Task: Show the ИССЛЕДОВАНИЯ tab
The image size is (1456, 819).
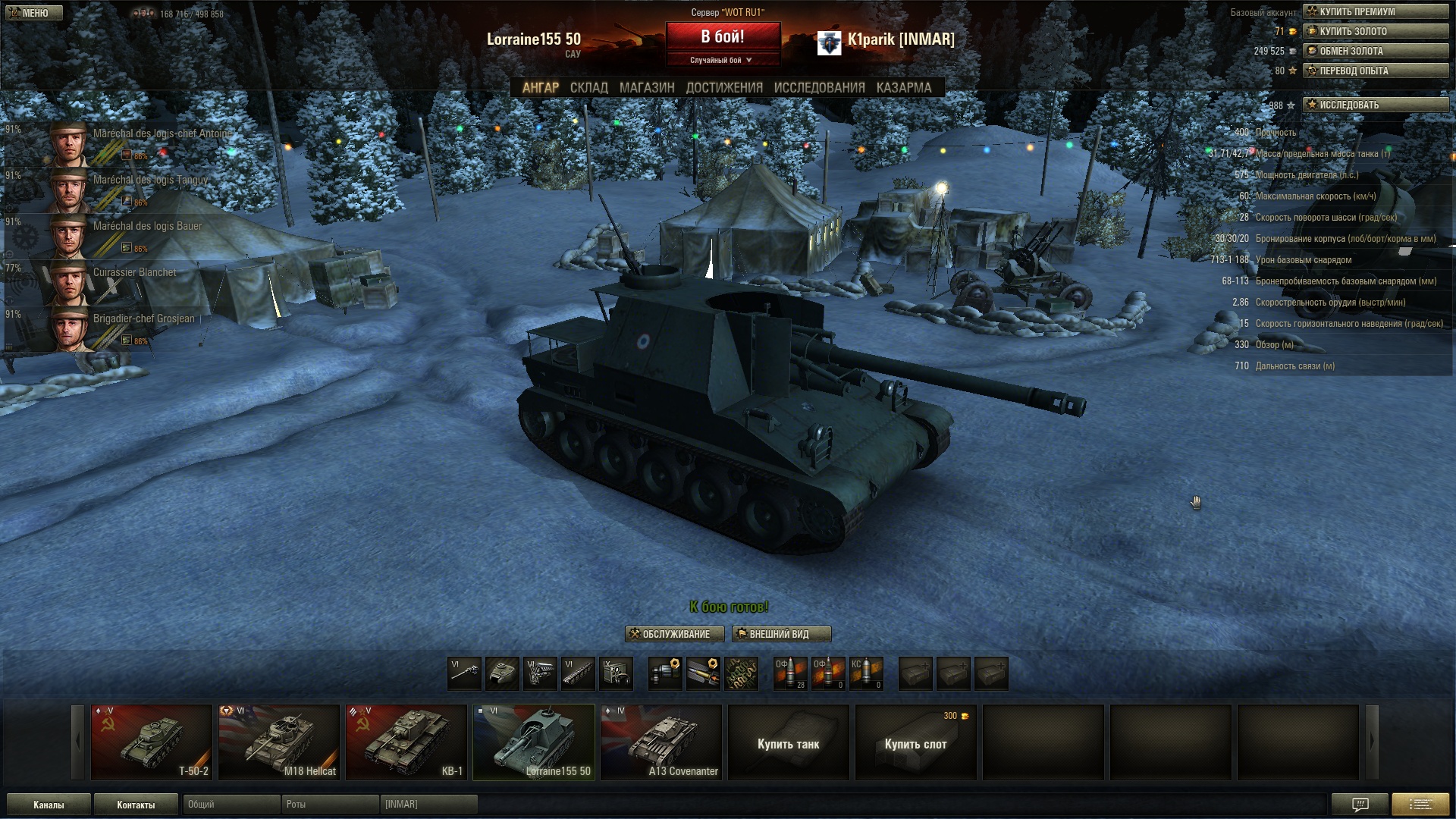Action: (819, 88)
